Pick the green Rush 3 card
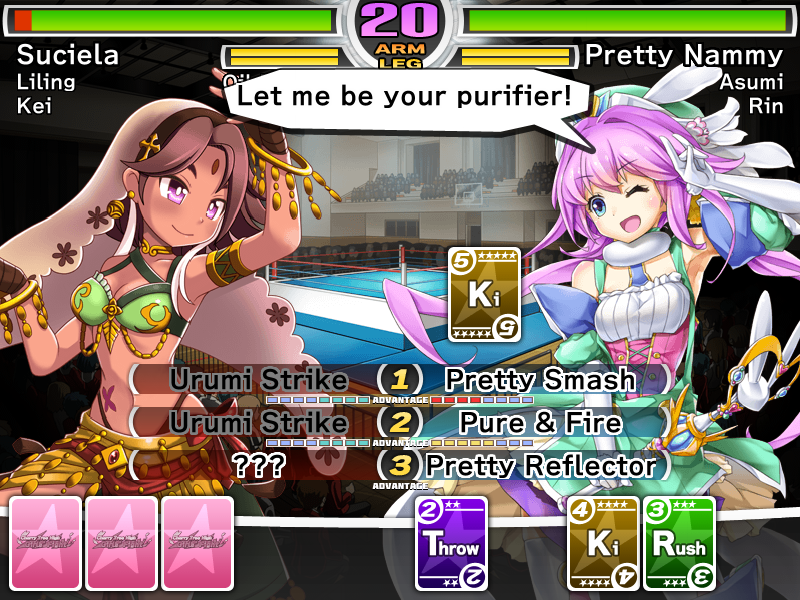The width and height of the screenshot is (800, 600). (x=680, y=543)
